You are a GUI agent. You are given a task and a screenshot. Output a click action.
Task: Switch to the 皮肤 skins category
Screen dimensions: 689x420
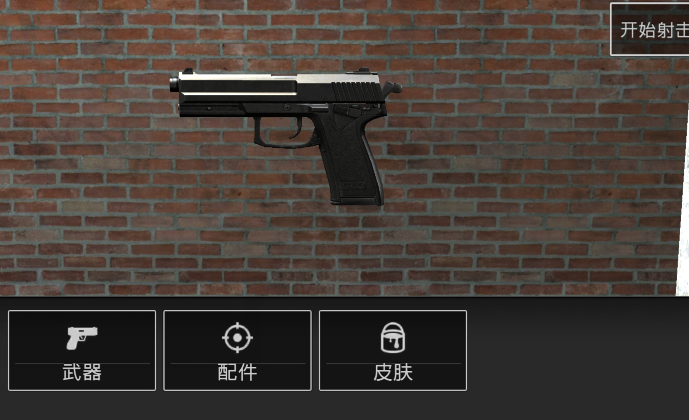click(x=393, y=350)
